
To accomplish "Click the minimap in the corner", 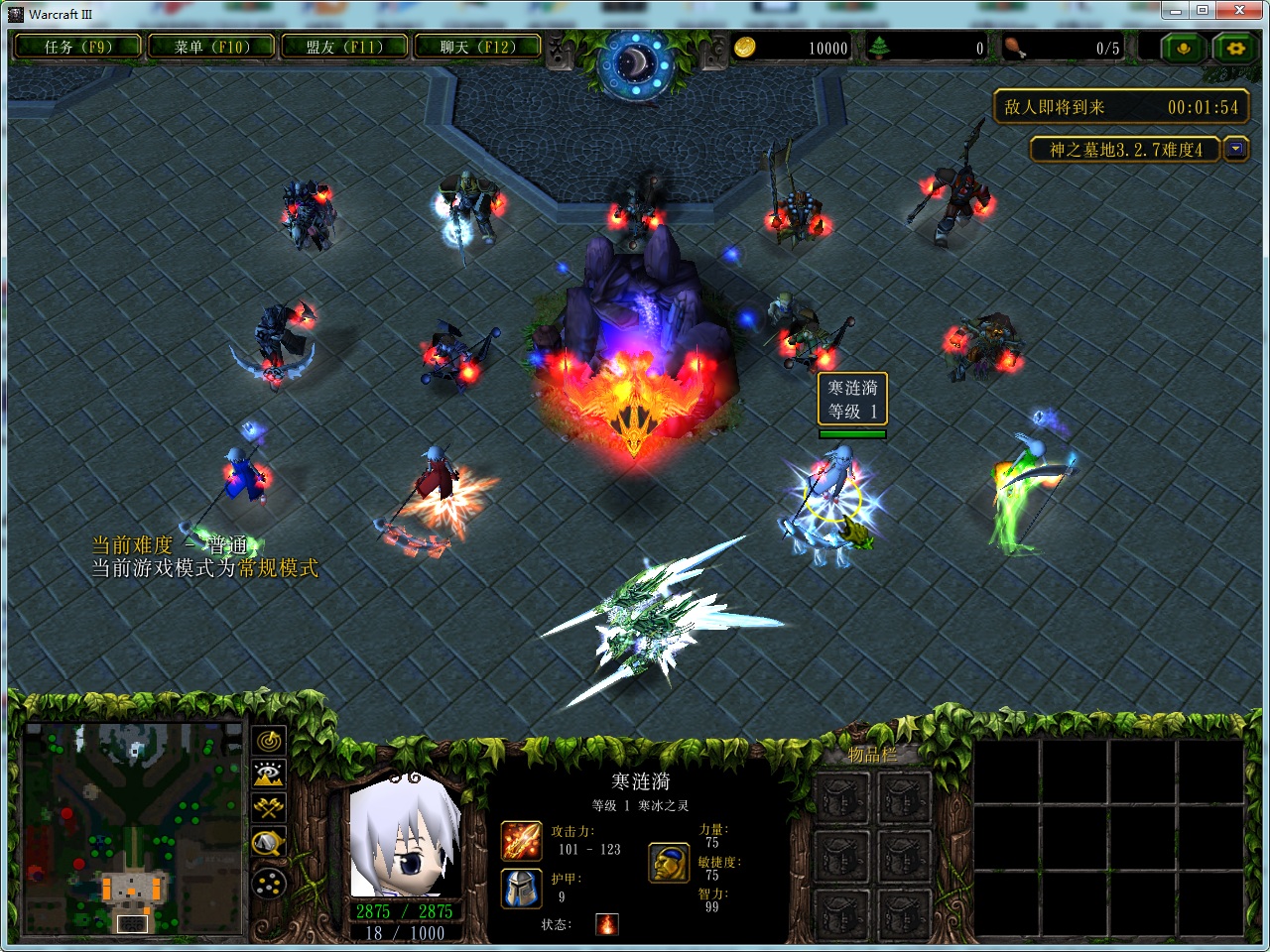I will click(133, 830).
